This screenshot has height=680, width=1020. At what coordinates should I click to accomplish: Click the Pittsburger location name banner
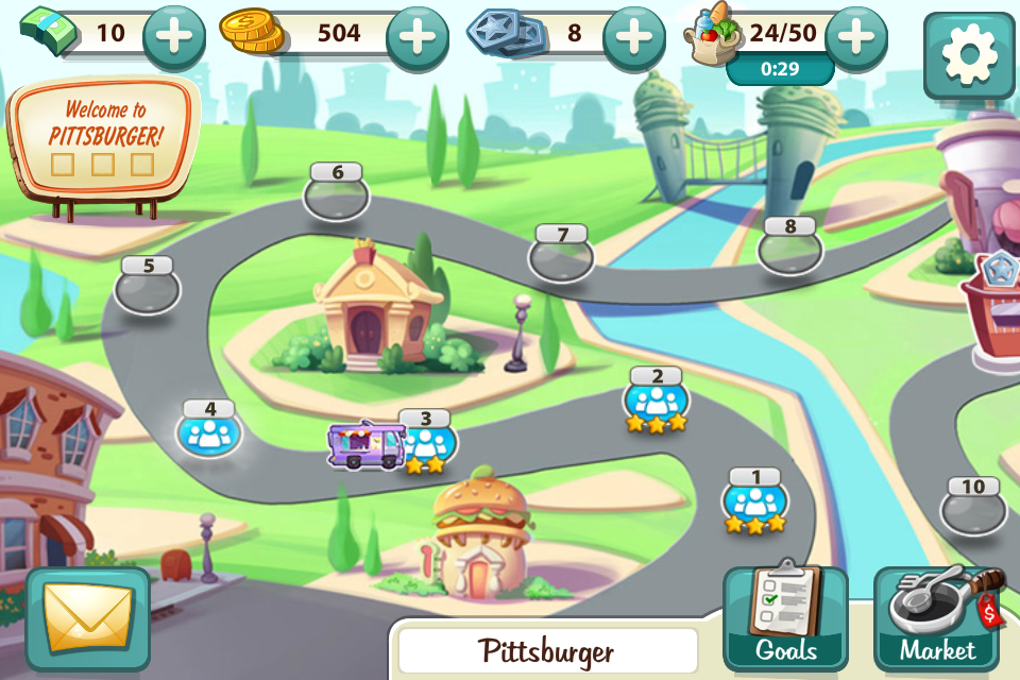pos(548,652)
